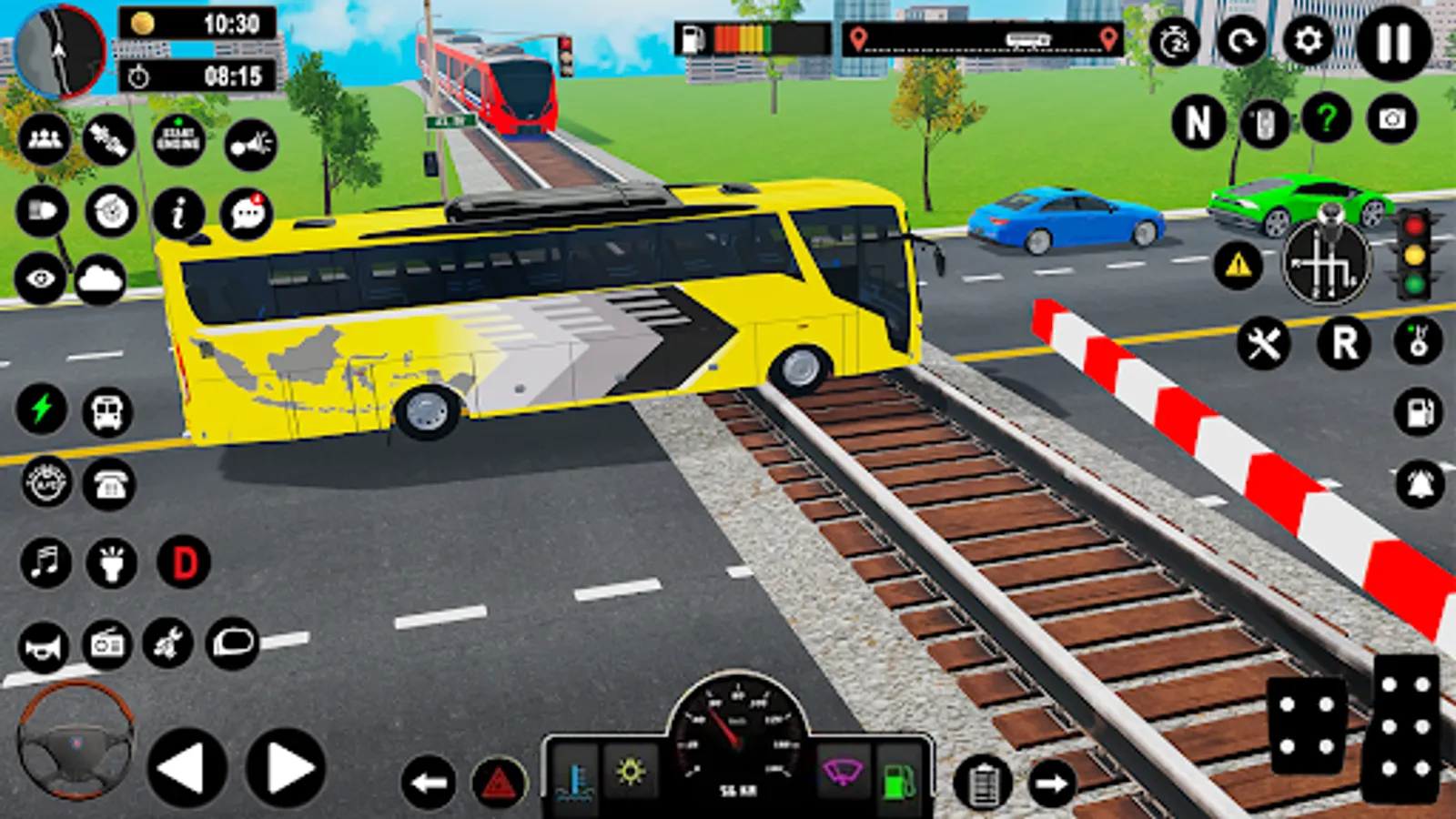
Task: Honk the horn
Action: click(44, 646)
